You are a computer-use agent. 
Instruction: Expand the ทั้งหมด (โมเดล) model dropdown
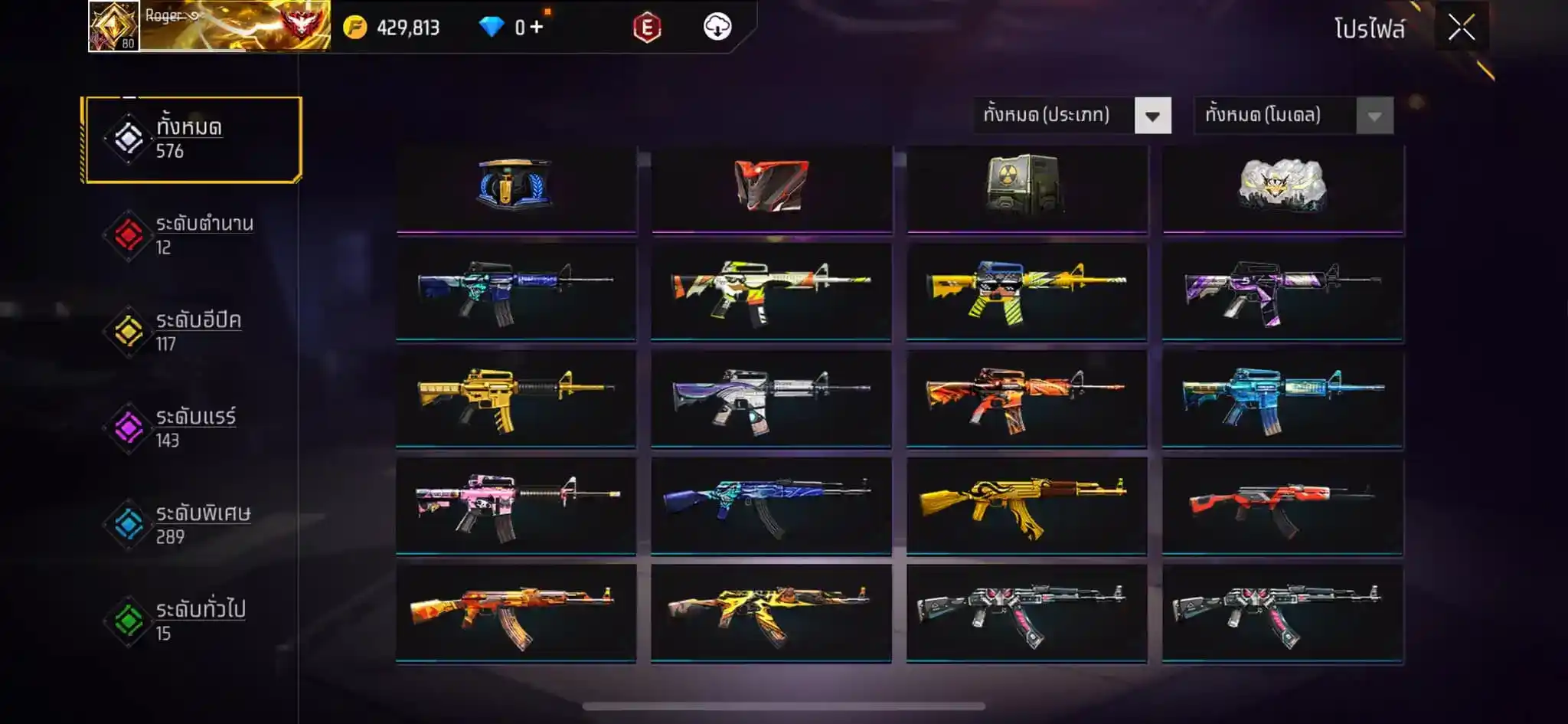(x=1374, y=116)
